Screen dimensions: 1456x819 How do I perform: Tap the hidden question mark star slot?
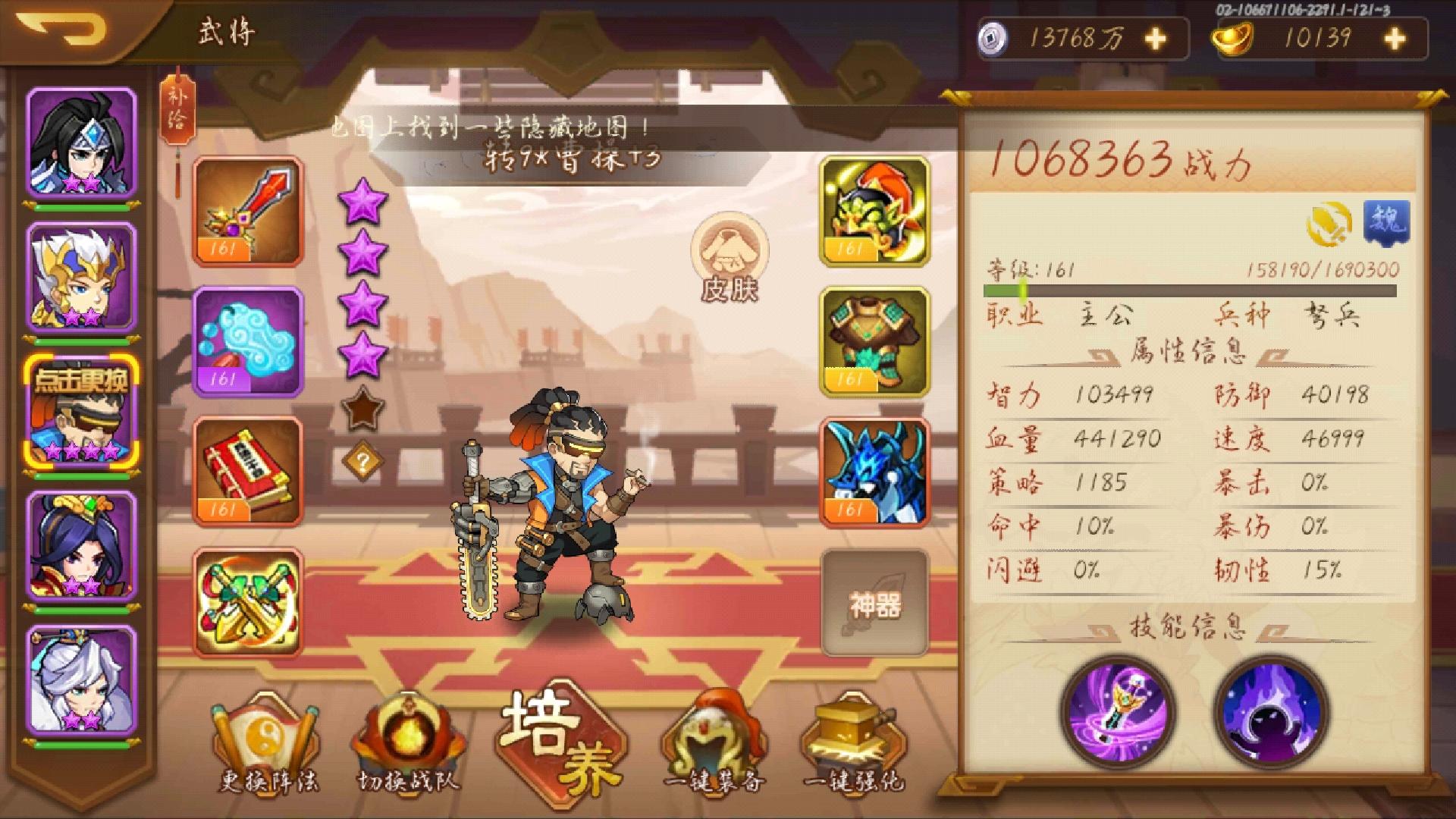(364, 458)
